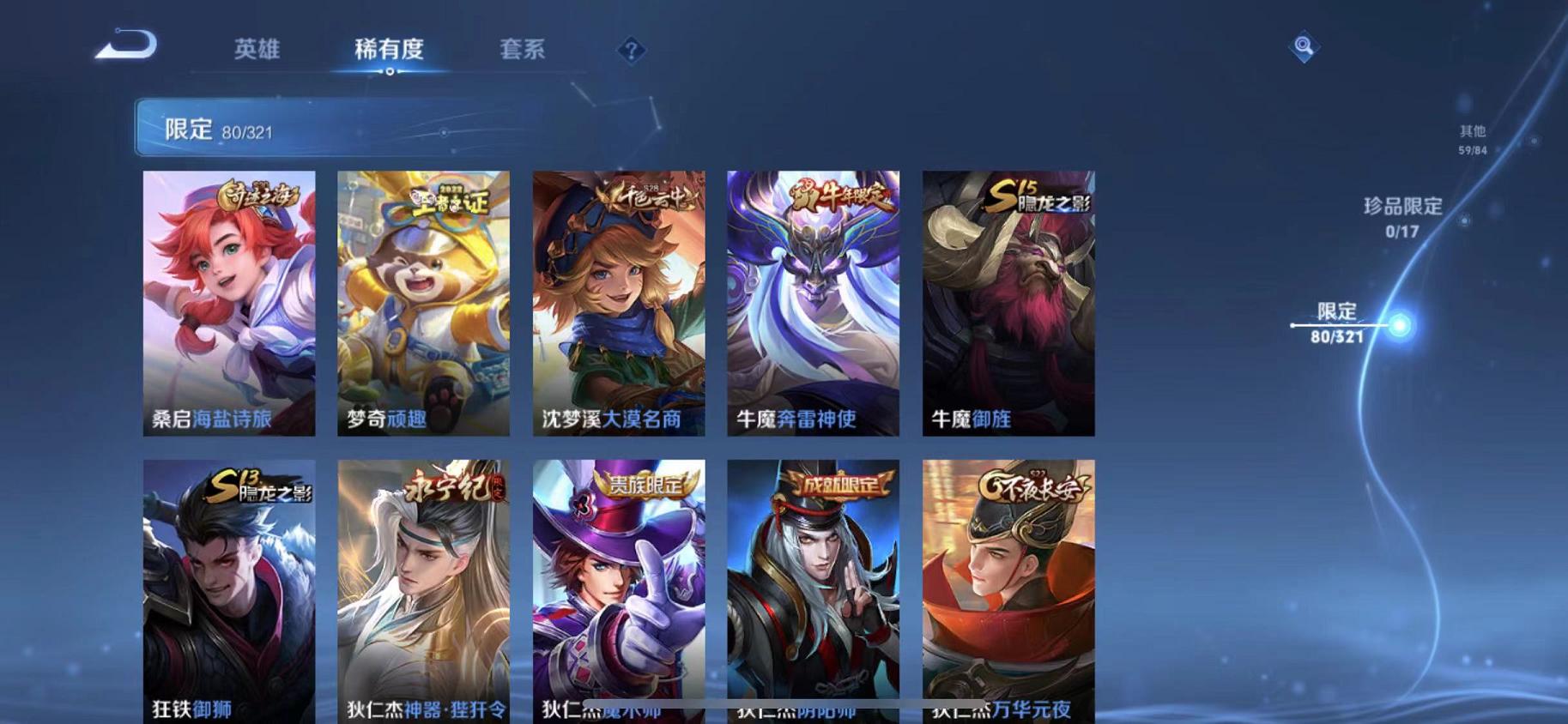Open the search magnifier icon top right
The image size is (1568, 724).
(1302, 47)
